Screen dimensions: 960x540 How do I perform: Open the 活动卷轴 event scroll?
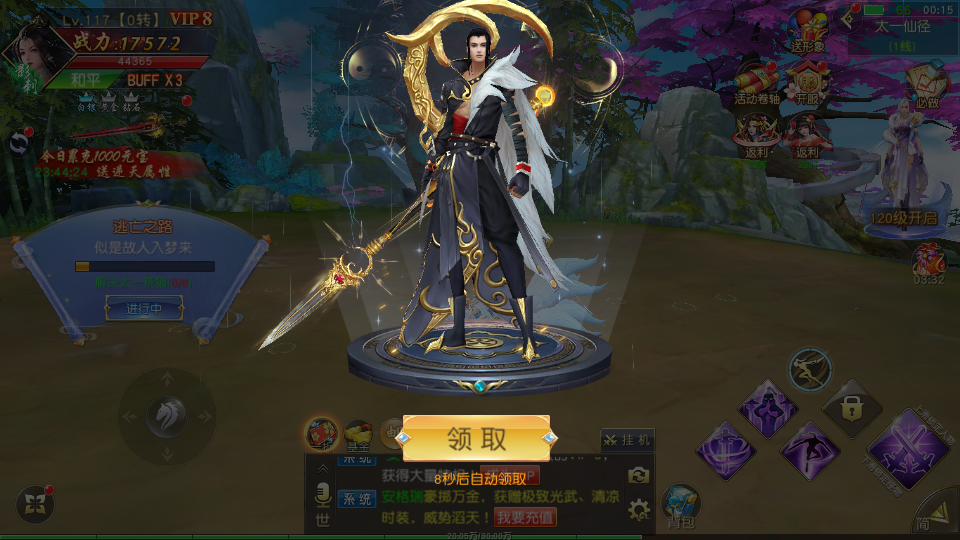755,84
